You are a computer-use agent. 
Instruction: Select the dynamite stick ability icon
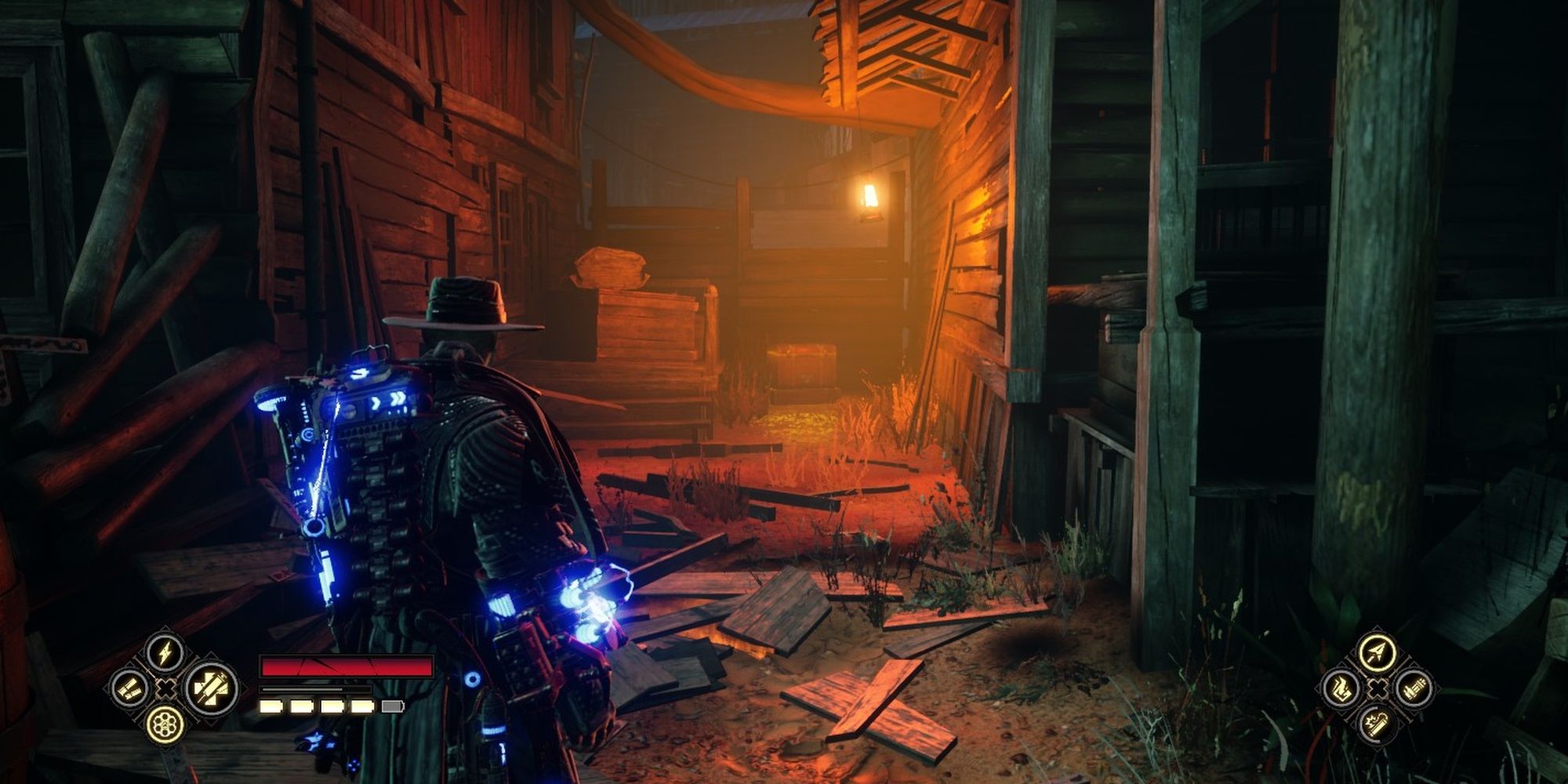(1376, 725)
